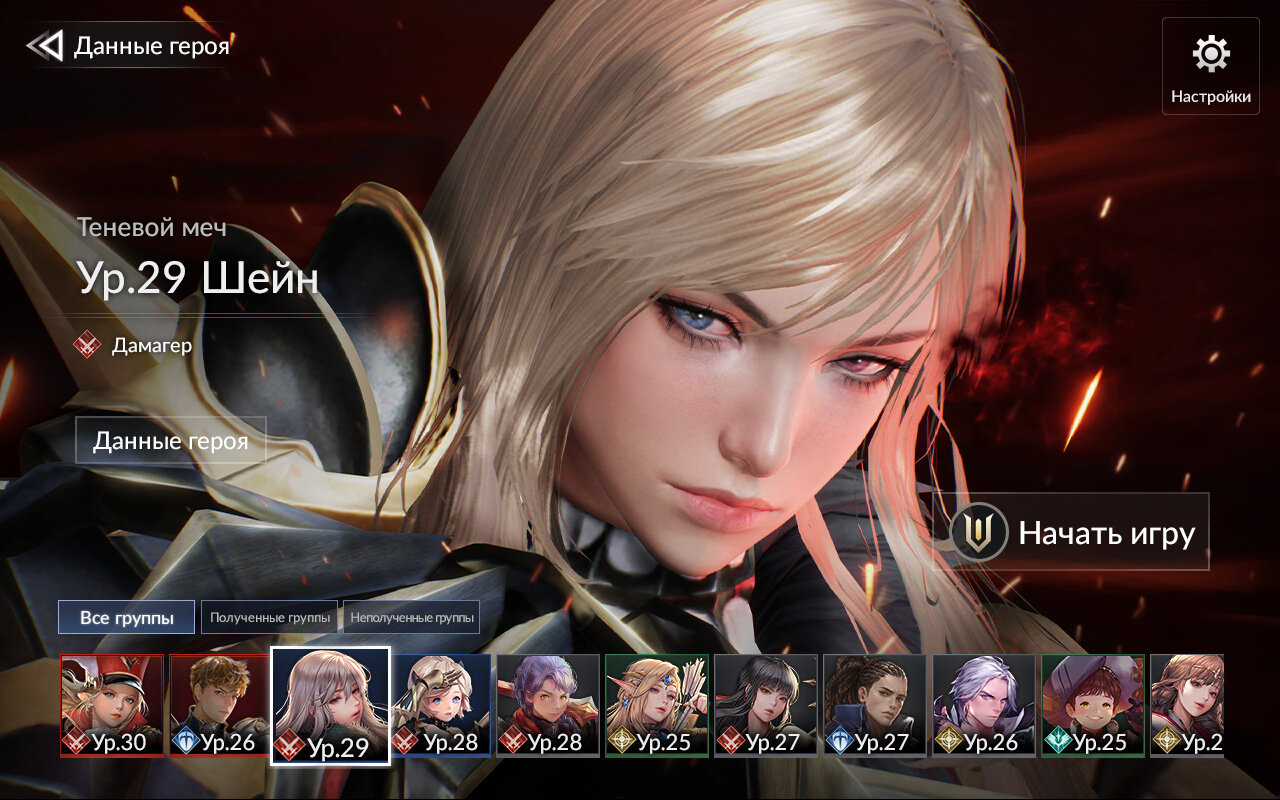This screenshot has height=800, width=1280.
Task: Select the black-haired level 27 damage hero
Action: pos(766,705)
